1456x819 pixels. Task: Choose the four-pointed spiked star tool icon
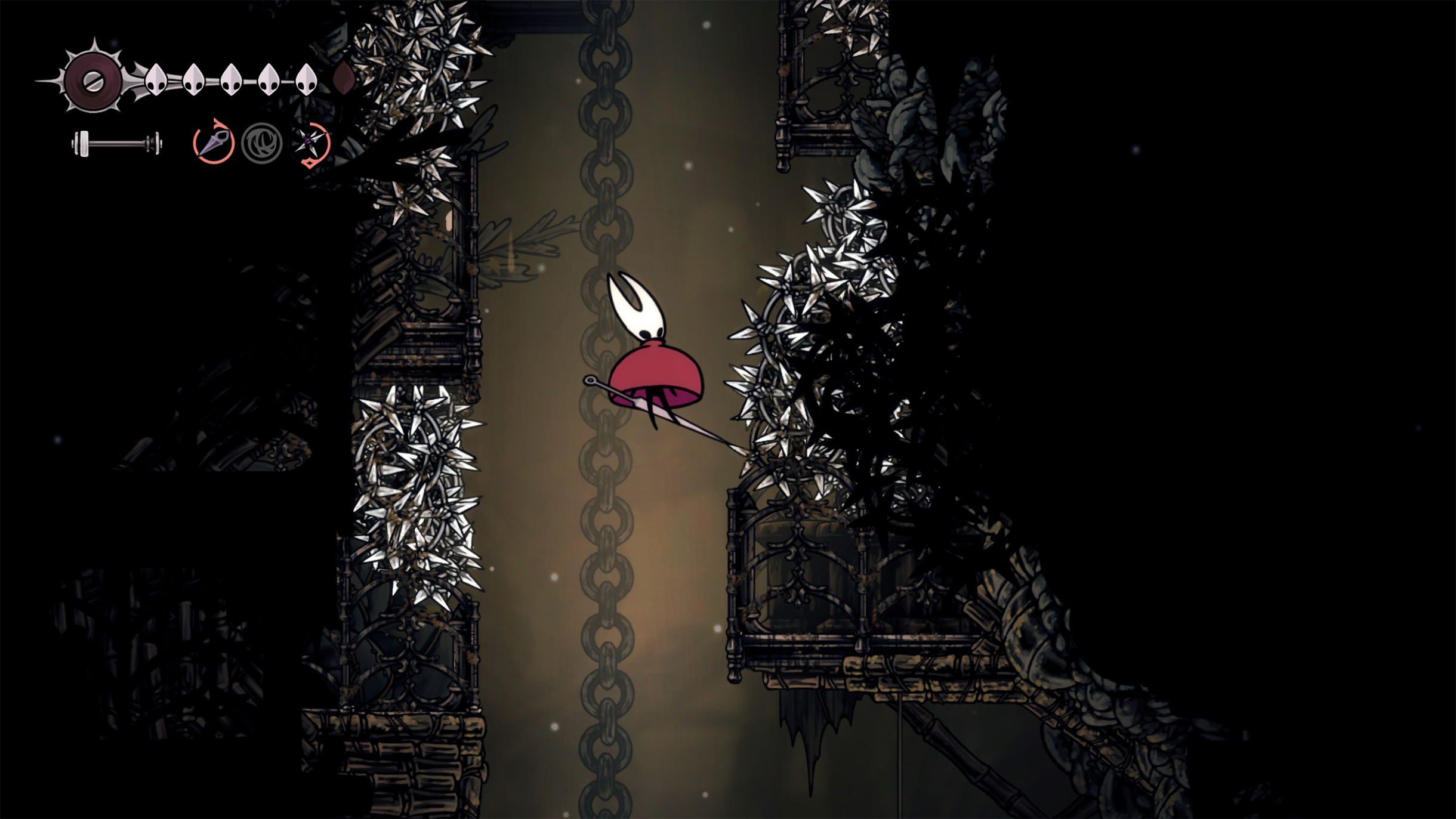(311, 143)
